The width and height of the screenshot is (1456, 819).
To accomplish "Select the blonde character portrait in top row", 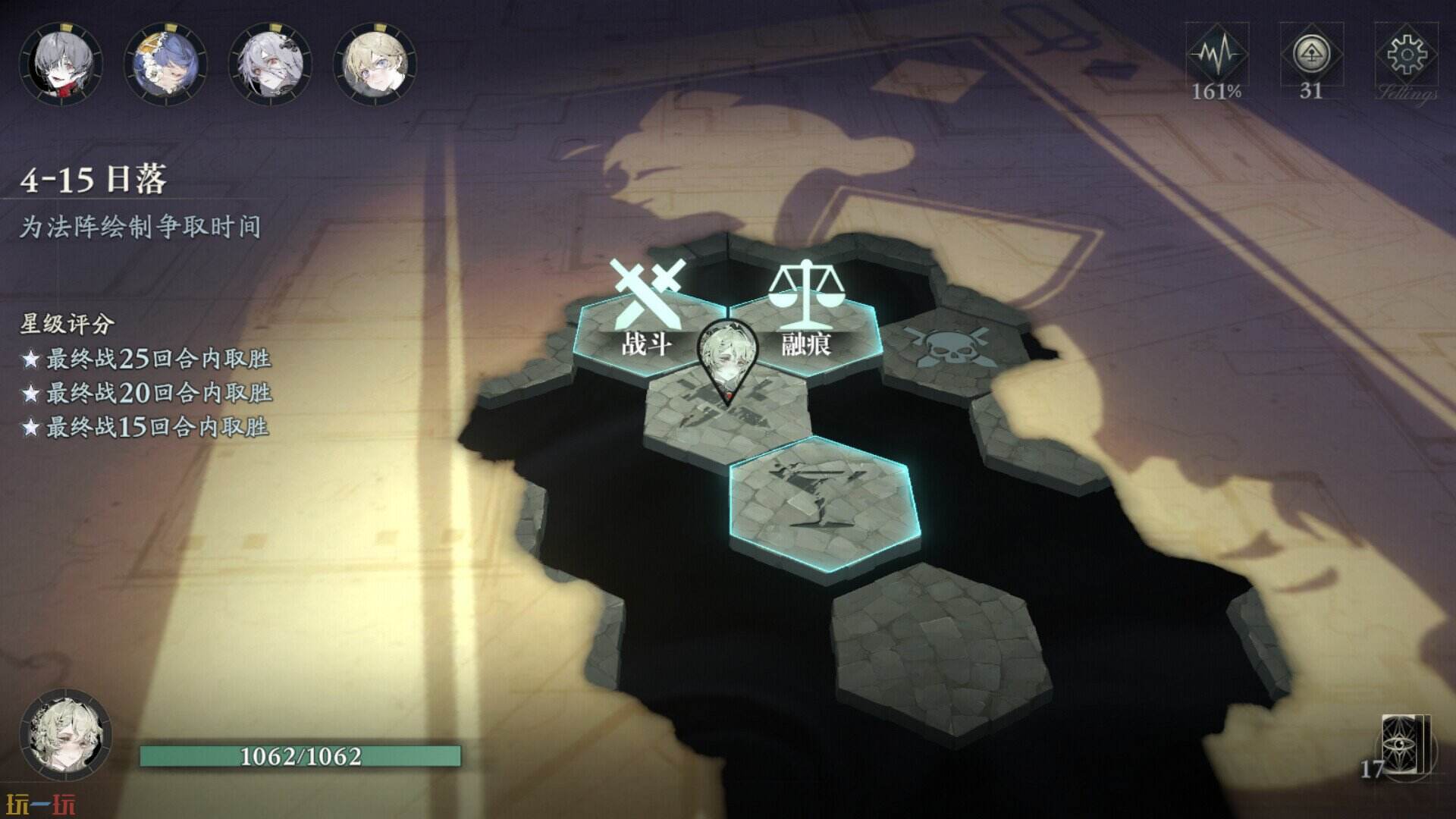I will (375, 62).
